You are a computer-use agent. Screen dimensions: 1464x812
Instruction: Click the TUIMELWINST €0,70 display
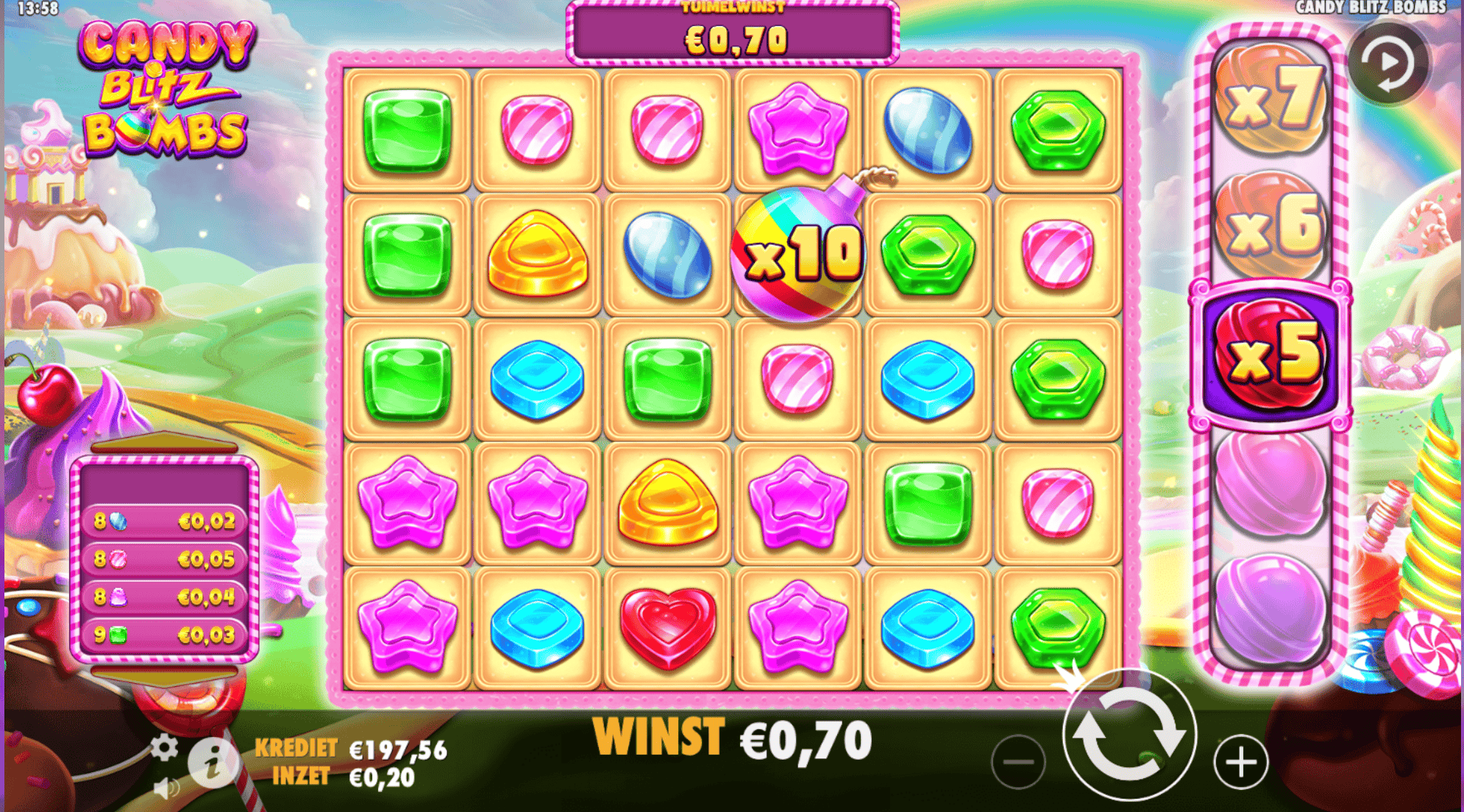[x=734, y=29]
